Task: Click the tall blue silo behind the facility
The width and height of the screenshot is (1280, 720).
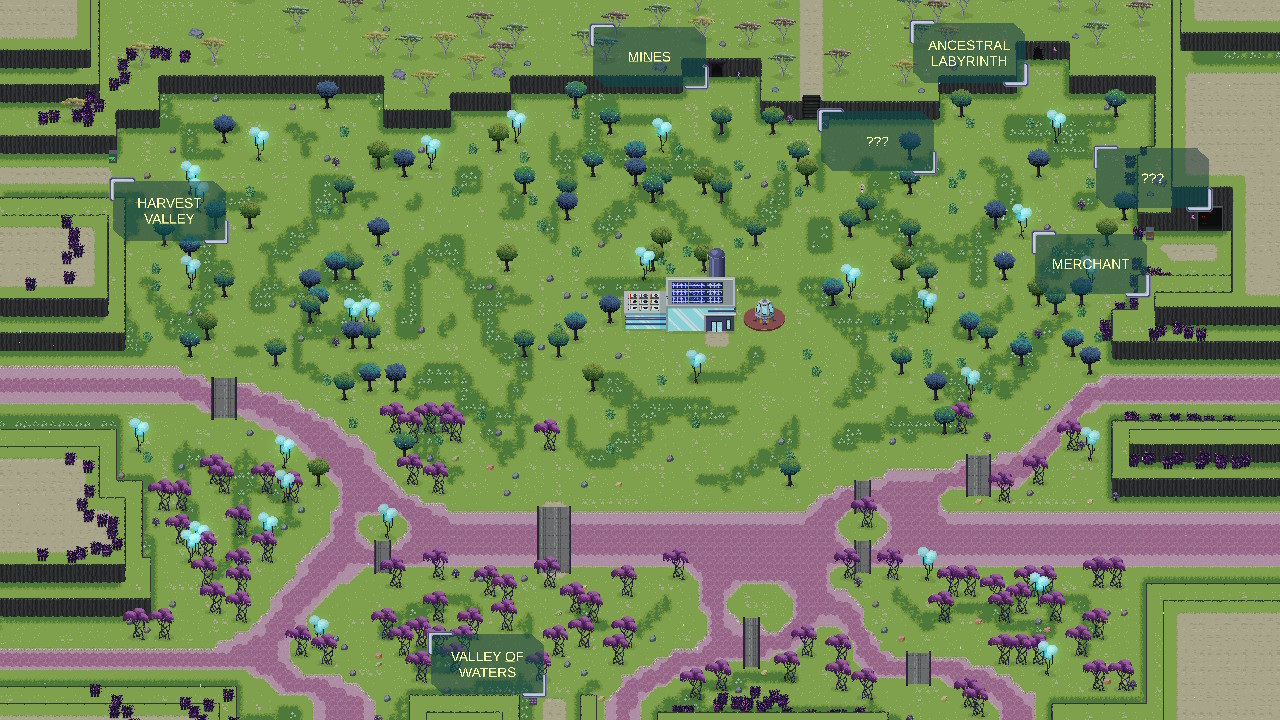Action: 716,262
